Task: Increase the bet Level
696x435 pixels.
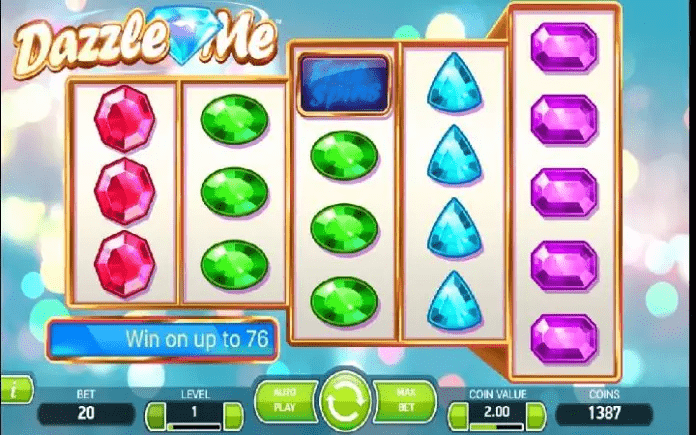Action: click(x=231, y=412)
